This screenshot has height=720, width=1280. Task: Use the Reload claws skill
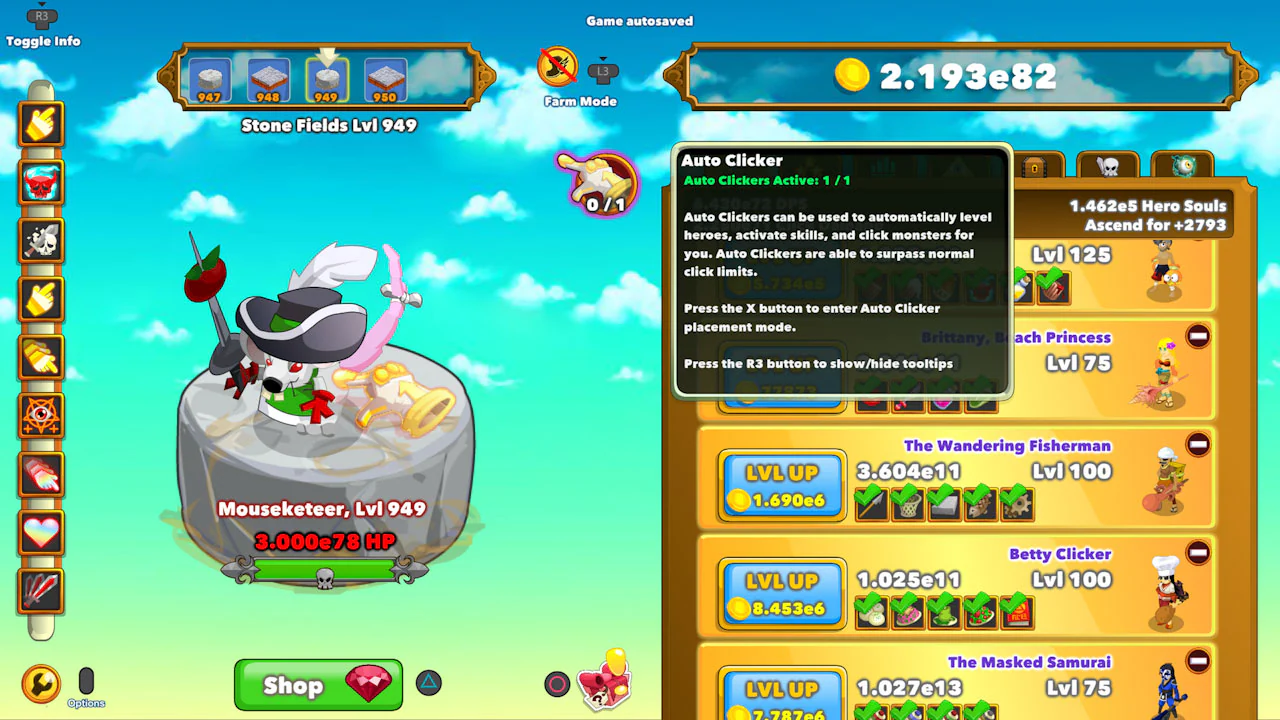click(x=42, y=590)
